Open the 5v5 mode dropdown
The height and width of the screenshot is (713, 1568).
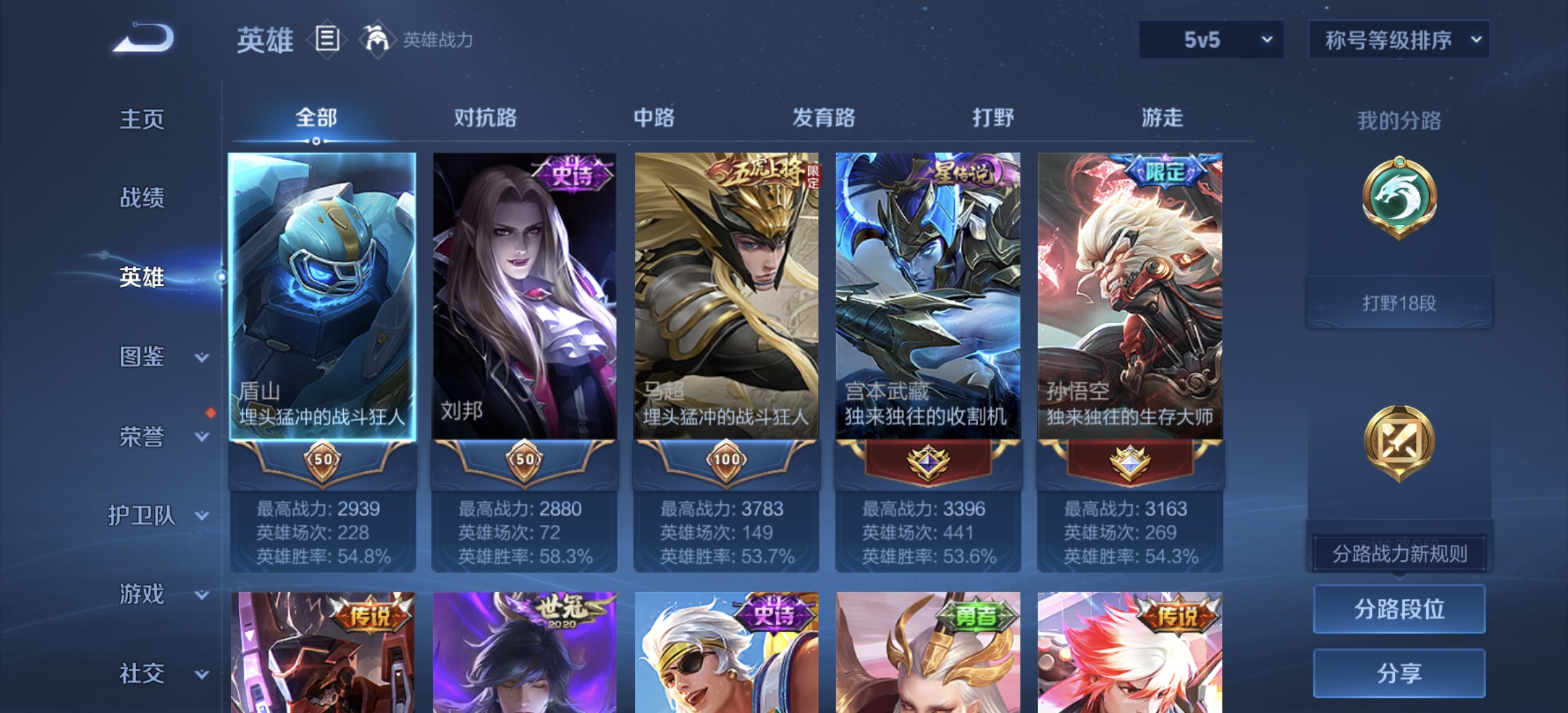pyautogui.click(x=1211, y=40)
